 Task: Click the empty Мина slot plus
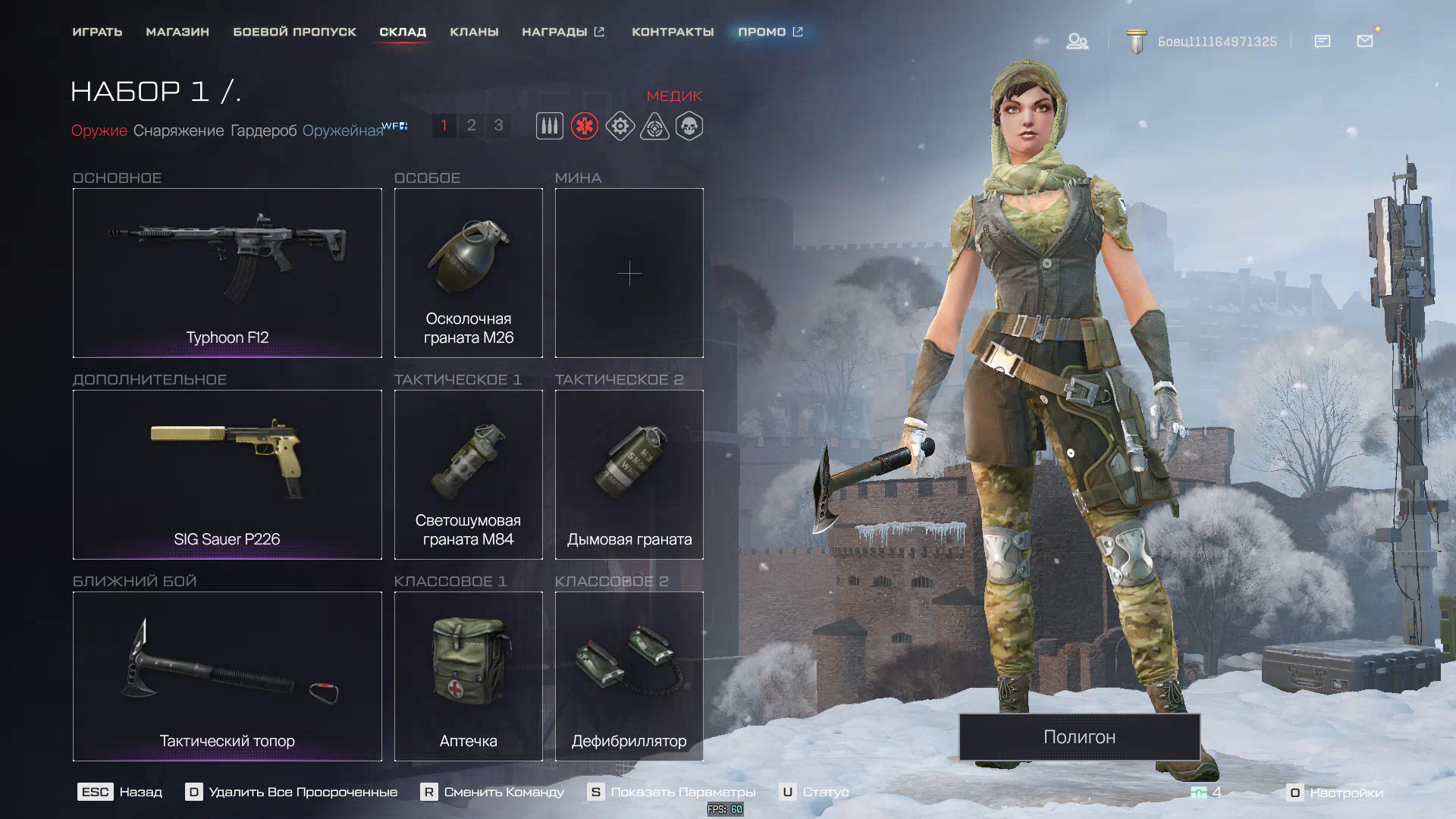click(x=629, y=272)
